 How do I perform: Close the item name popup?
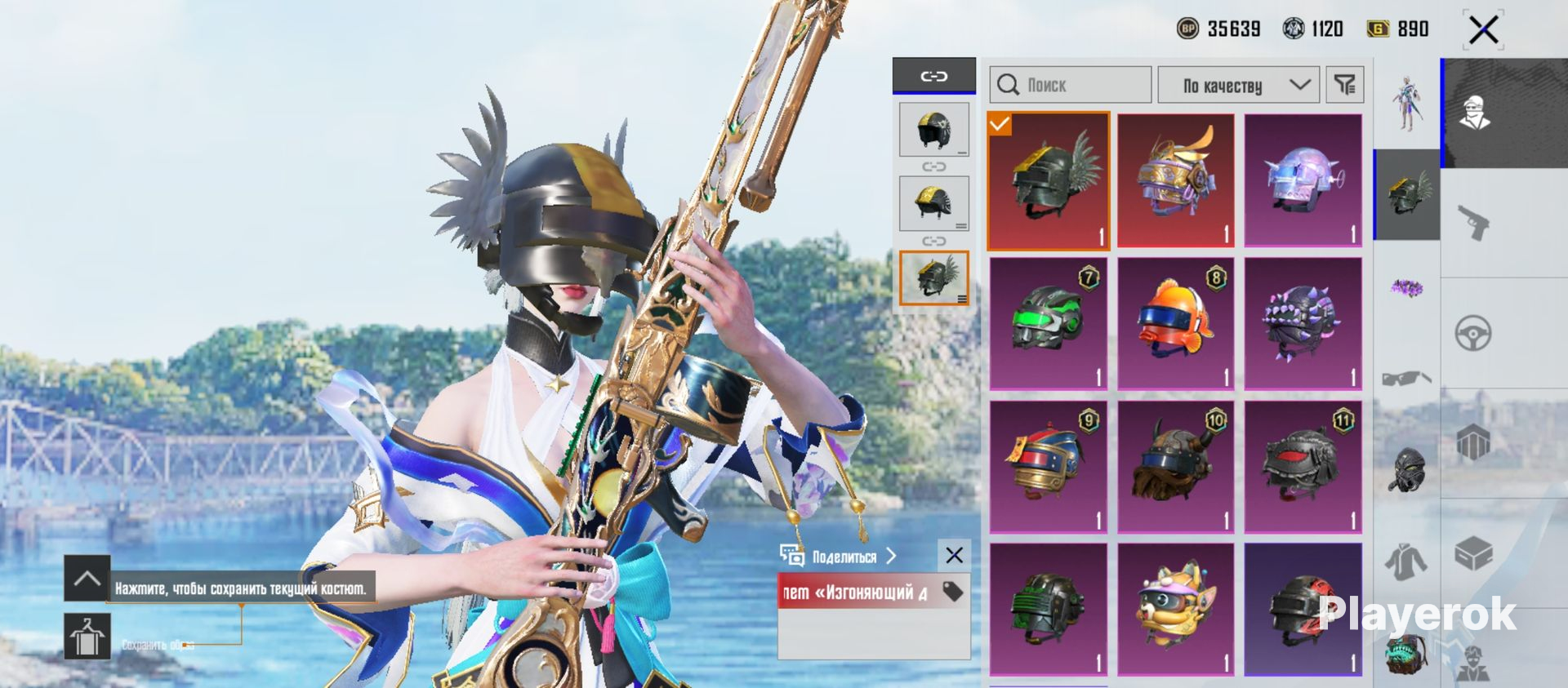(x=954, y=556)
